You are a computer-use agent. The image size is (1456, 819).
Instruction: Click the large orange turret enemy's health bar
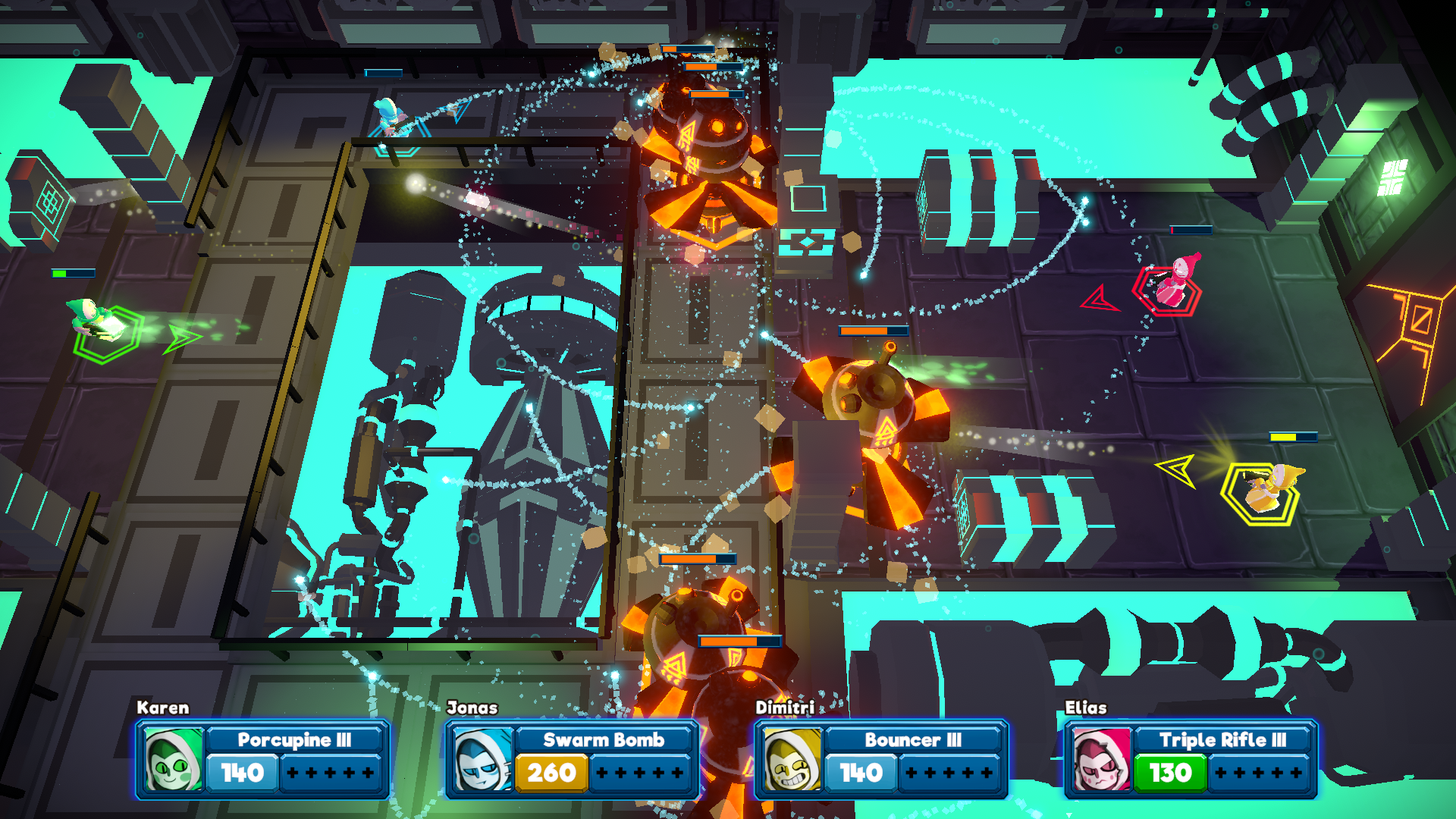(x=873, y=332)
